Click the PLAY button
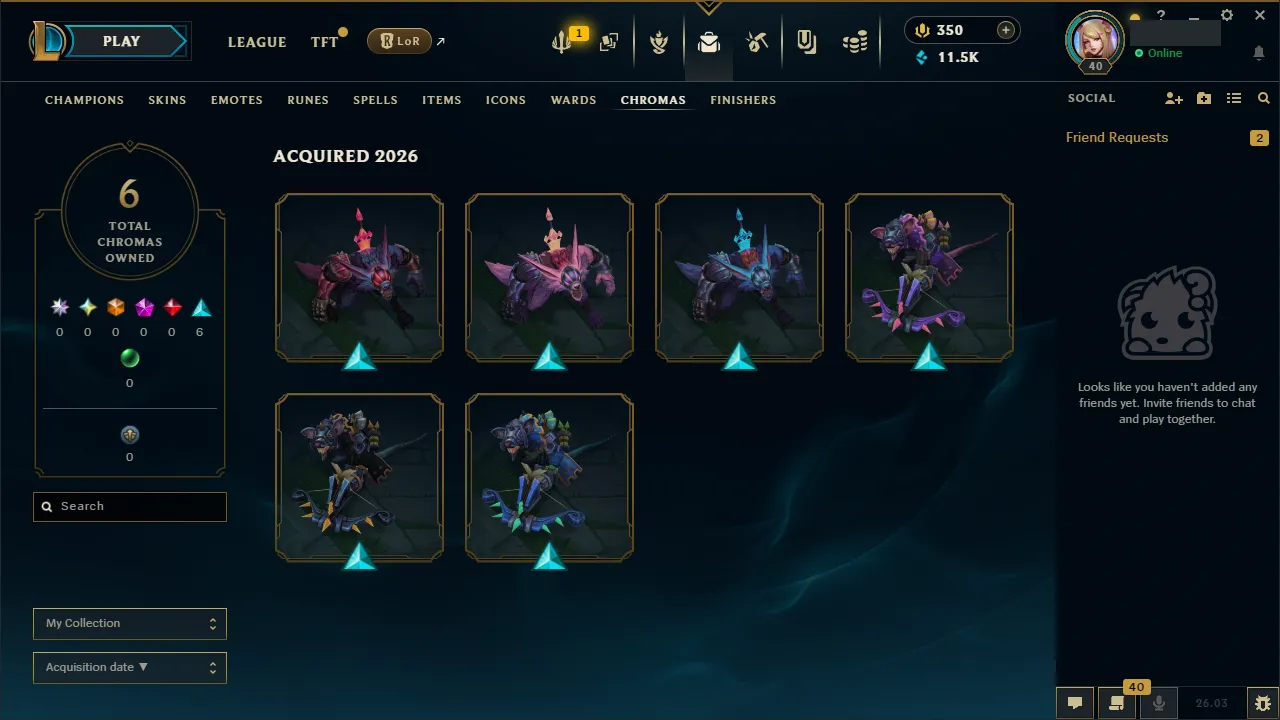This screenshot has height=720, width=1280. (x=121, y=41)
